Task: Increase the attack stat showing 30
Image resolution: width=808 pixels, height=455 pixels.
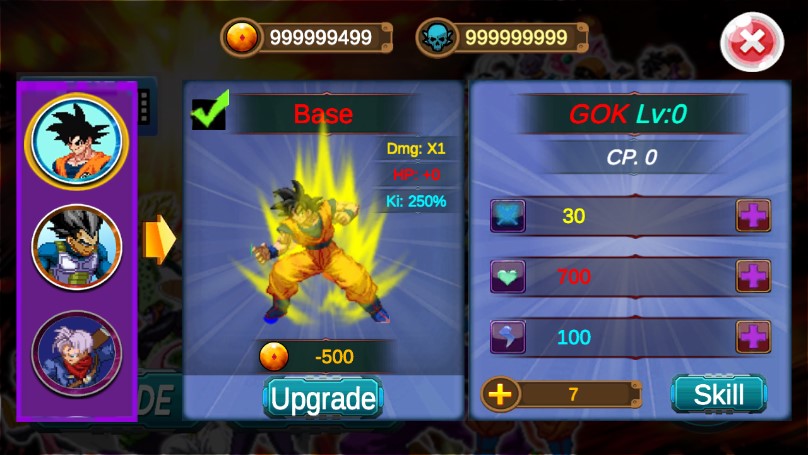Action: tap(753, 216)
